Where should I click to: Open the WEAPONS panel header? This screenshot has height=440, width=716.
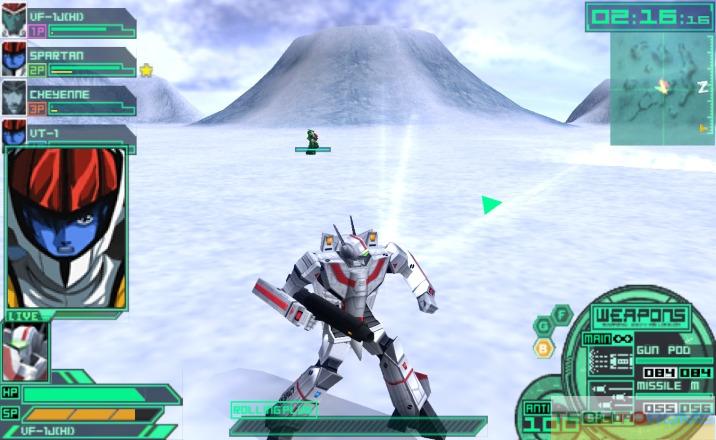[626, 318]
